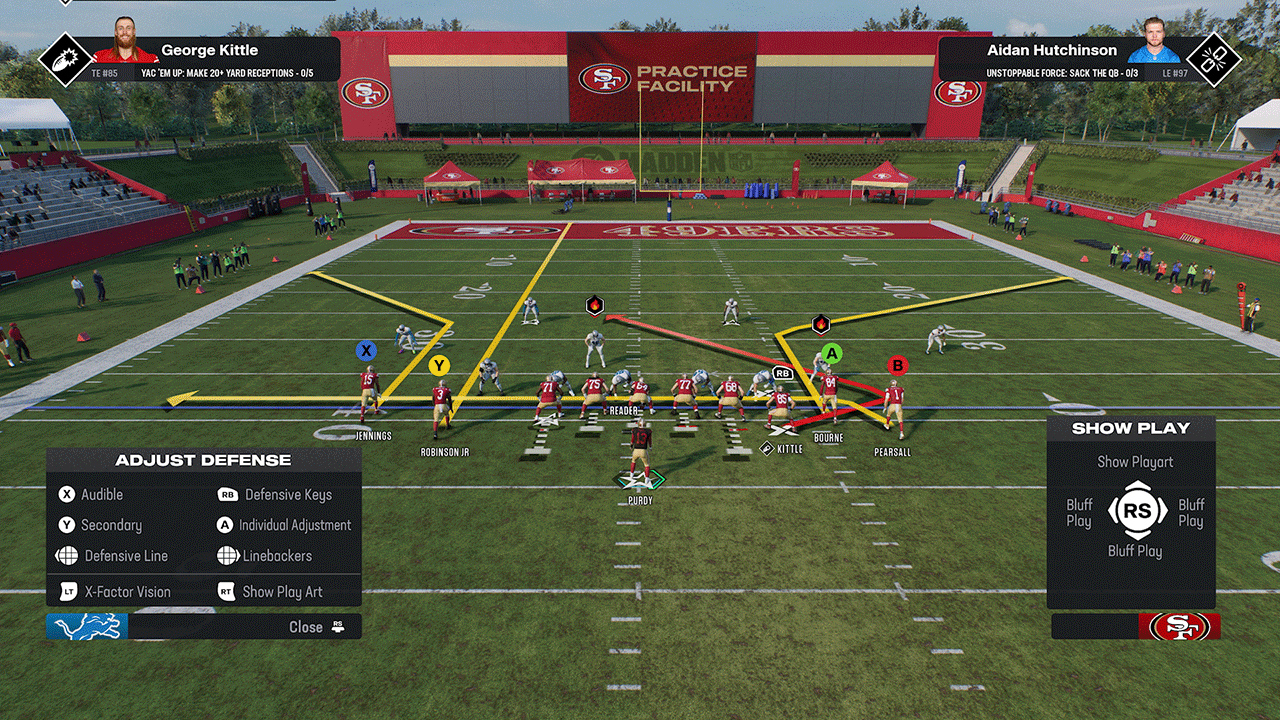Choose the bottom Bluff Play option
Image resolution: width=1280 pixels, height=720 pixels.
(1135, 551)
